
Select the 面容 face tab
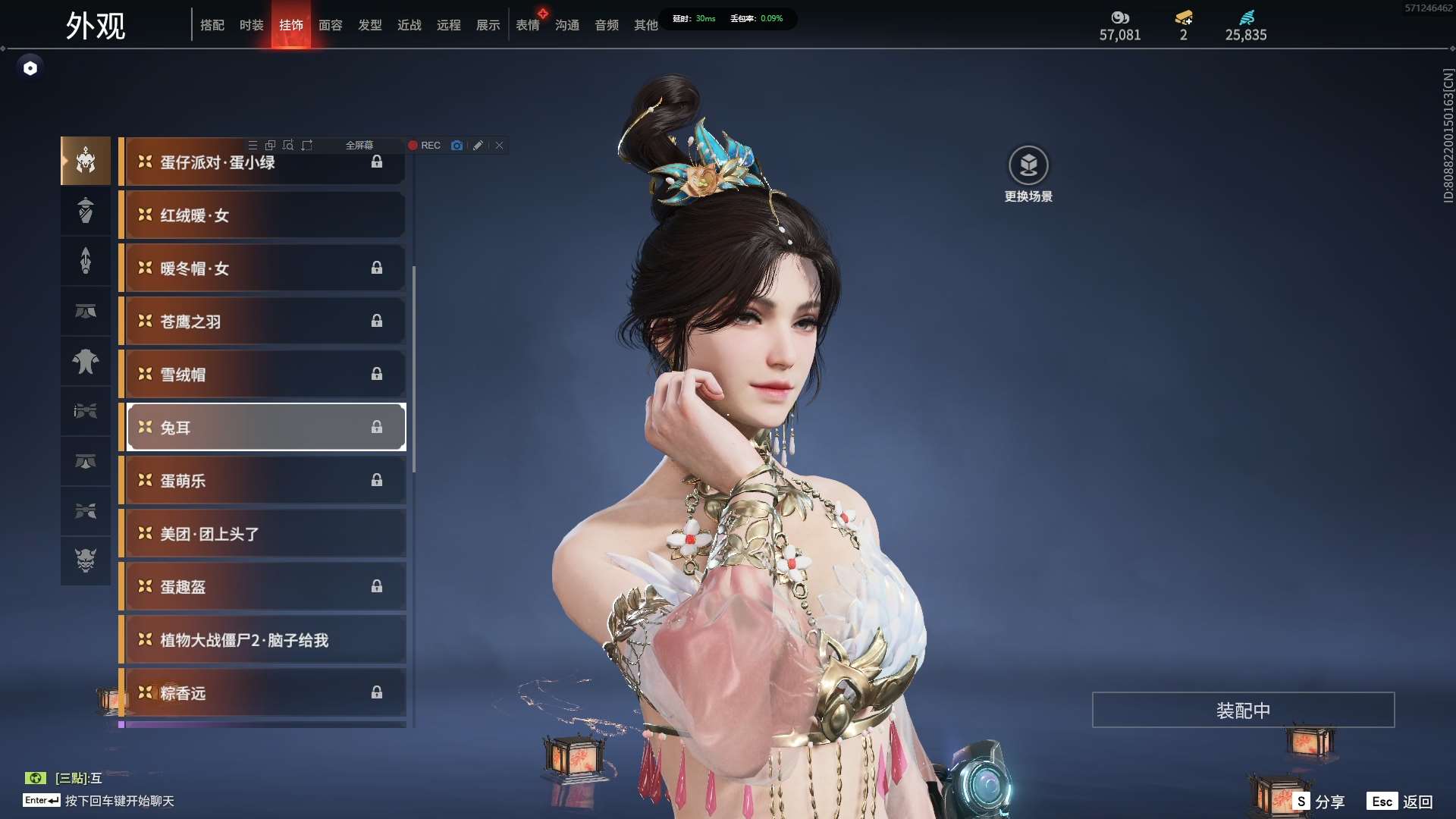tap(331, 25)
